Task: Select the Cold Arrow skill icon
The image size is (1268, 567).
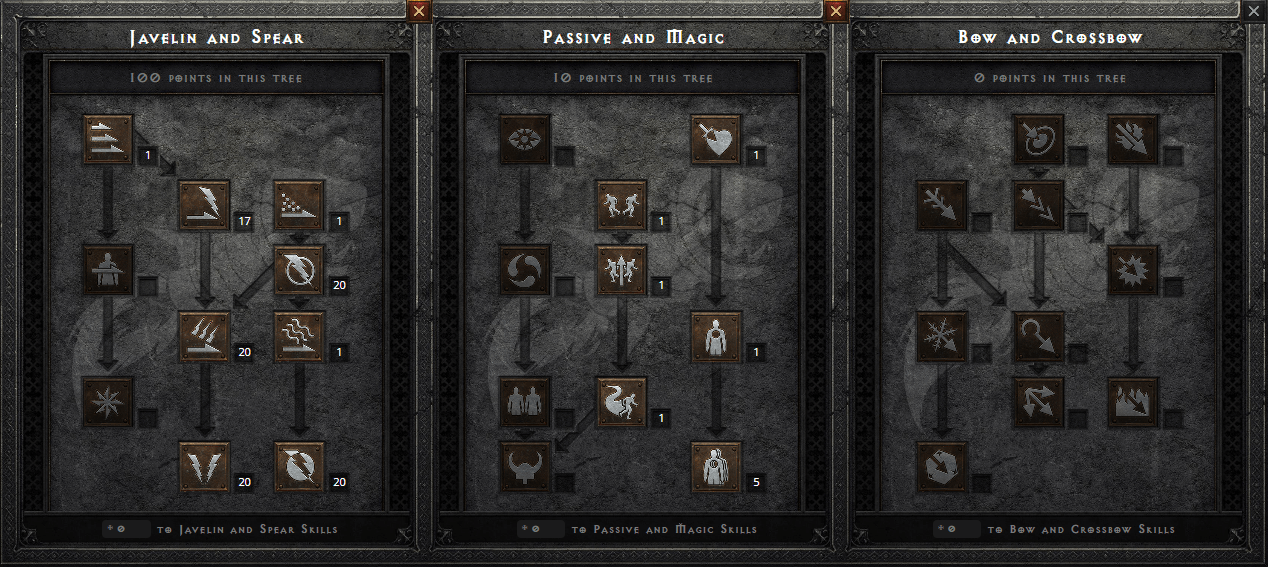Action: (x=942, y=205)
